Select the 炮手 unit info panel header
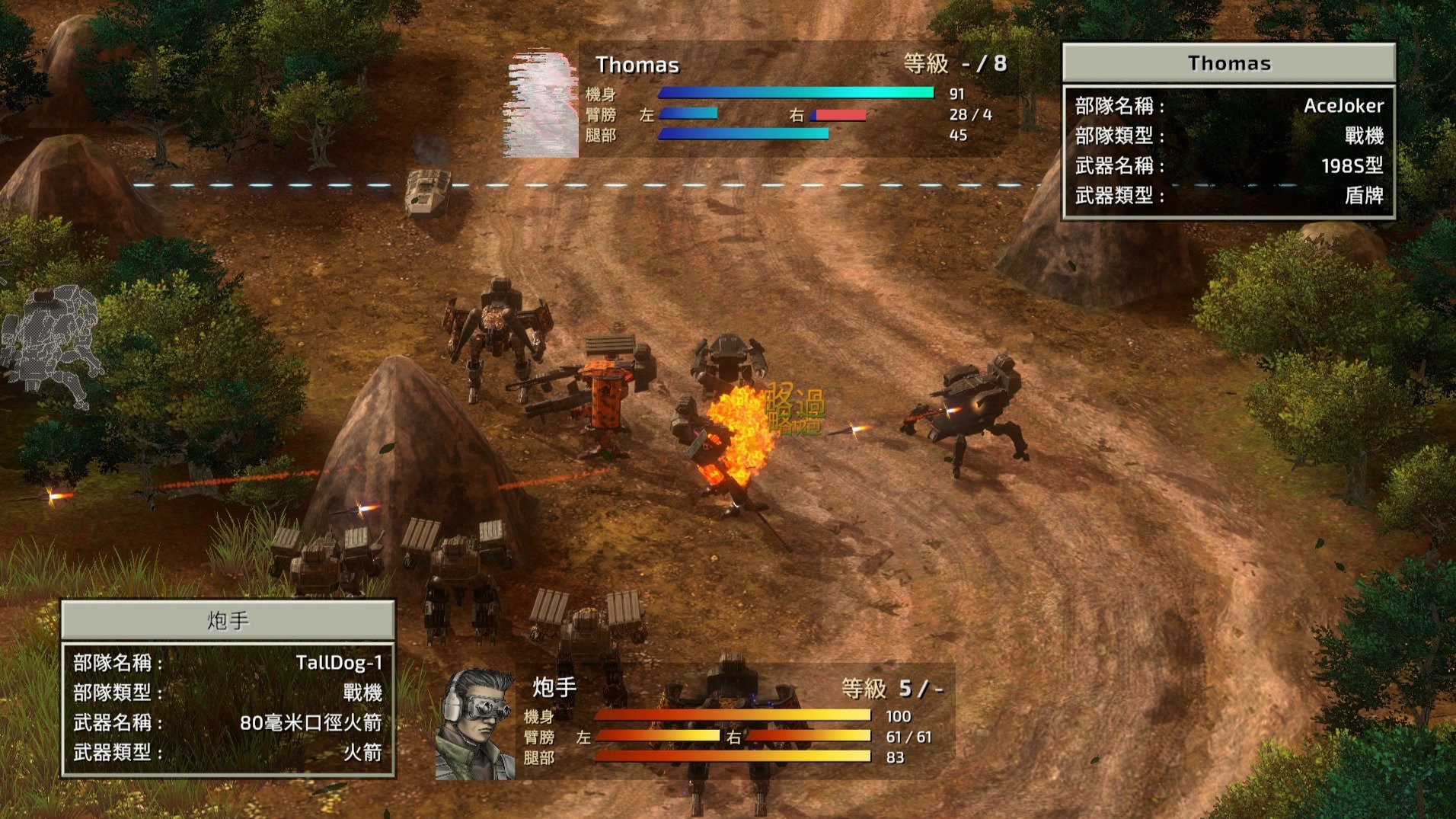 click(x=228, y=620)
